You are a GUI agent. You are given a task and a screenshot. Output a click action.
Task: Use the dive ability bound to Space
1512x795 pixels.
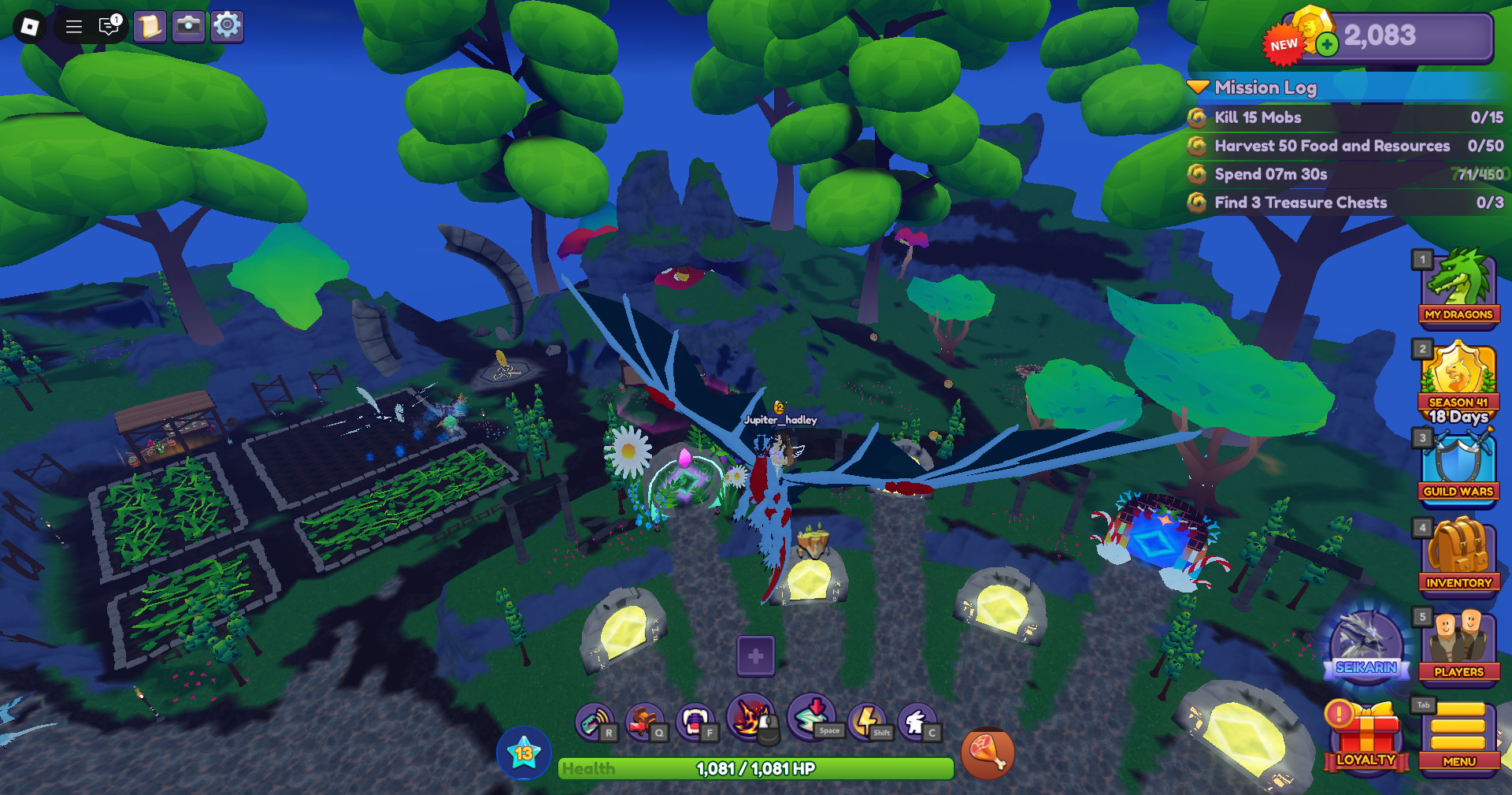click(x=811, y=719)
